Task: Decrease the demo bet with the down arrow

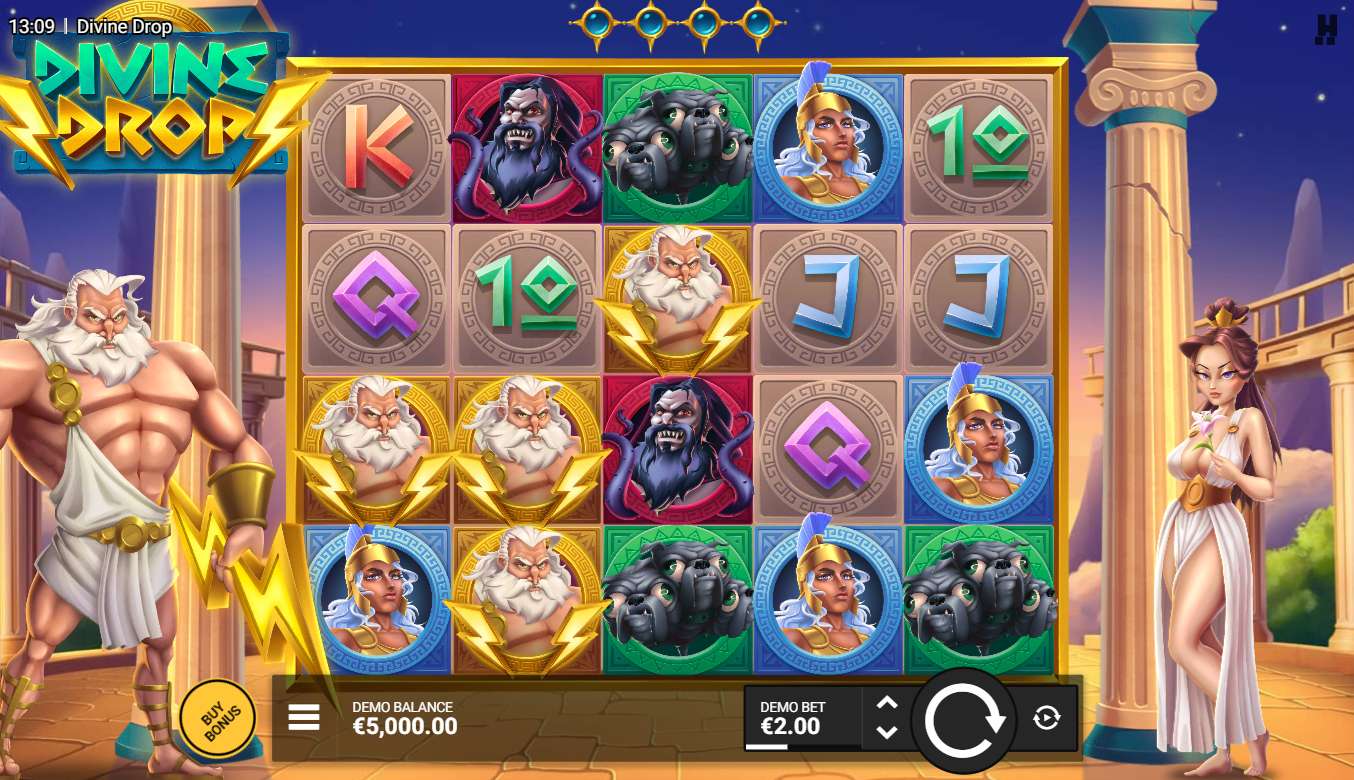Action: tap(886, 732)
